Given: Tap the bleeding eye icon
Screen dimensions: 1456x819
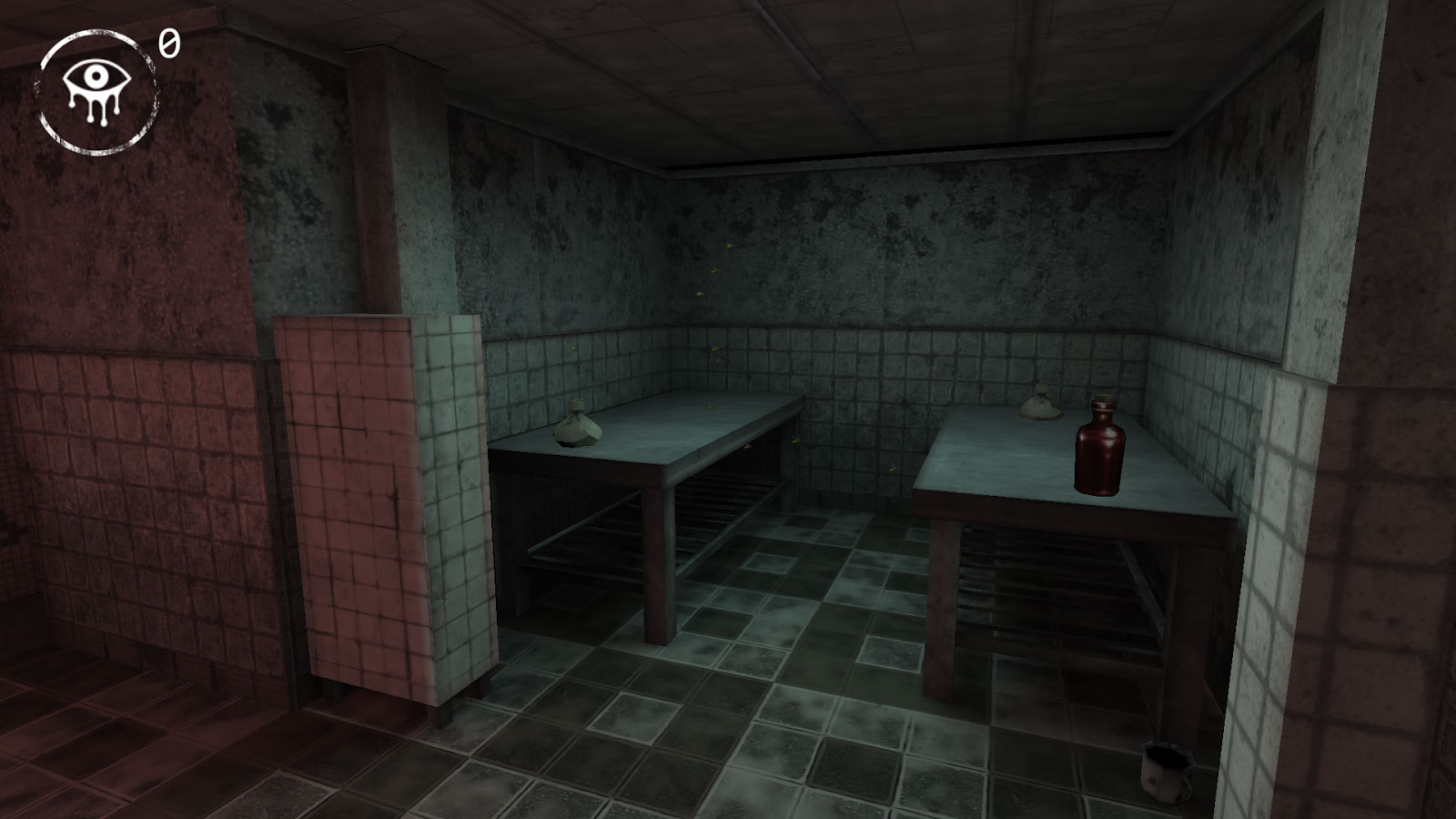Looking at the screenshot, I should pos(96,92).
